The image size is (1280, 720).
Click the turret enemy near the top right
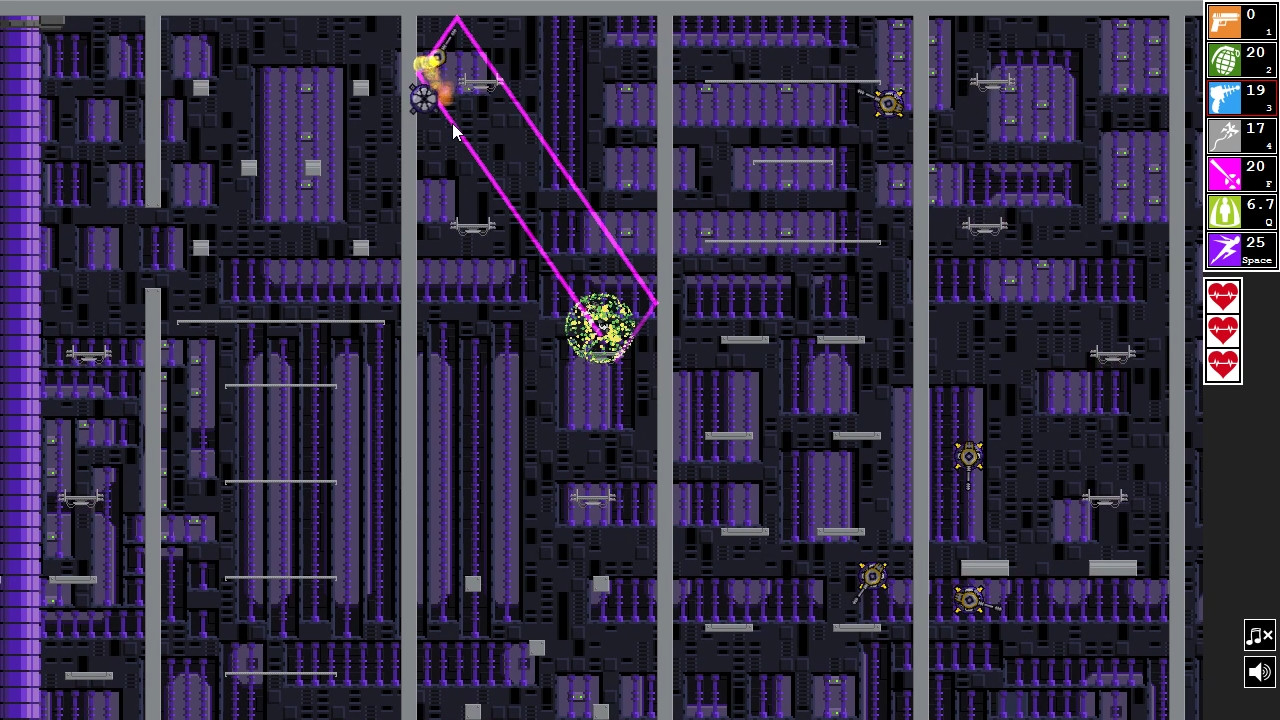coord(888,103)
